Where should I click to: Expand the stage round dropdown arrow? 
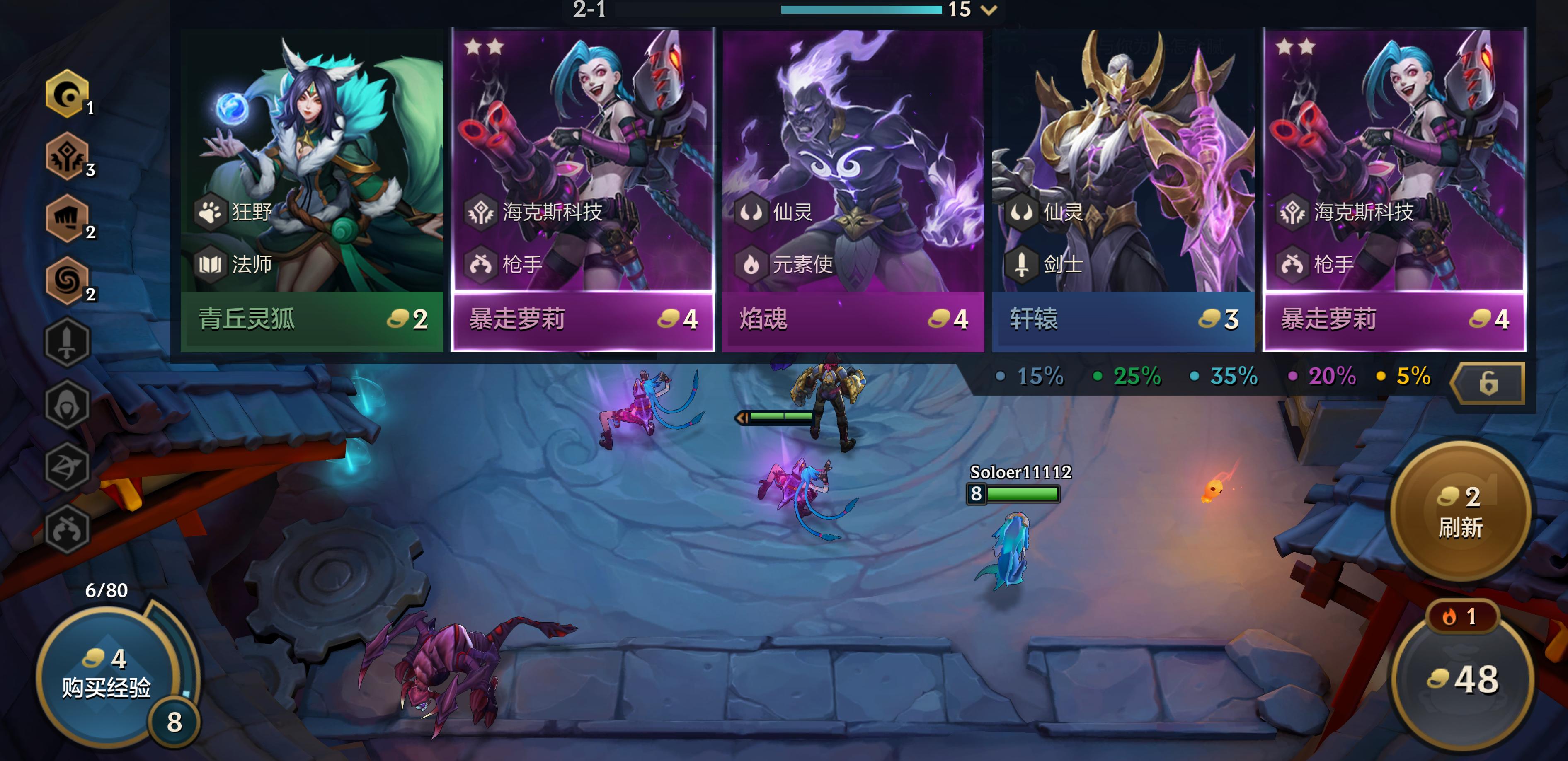(x=990, y=10)
